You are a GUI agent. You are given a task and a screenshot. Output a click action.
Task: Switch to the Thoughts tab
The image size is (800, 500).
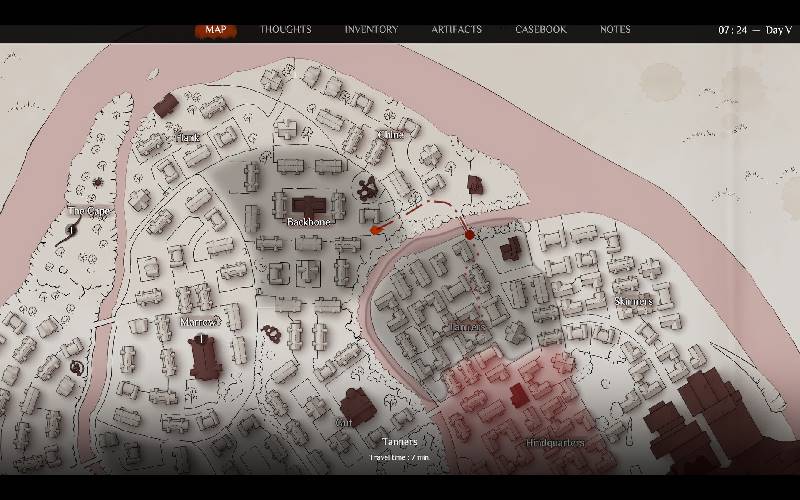(x=286, y=29)
